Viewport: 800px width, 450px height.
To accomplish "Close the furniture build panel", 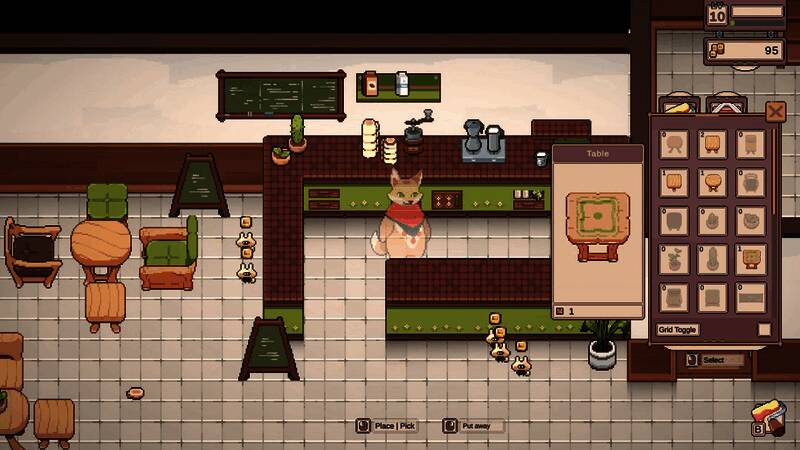I will (775, 111).
